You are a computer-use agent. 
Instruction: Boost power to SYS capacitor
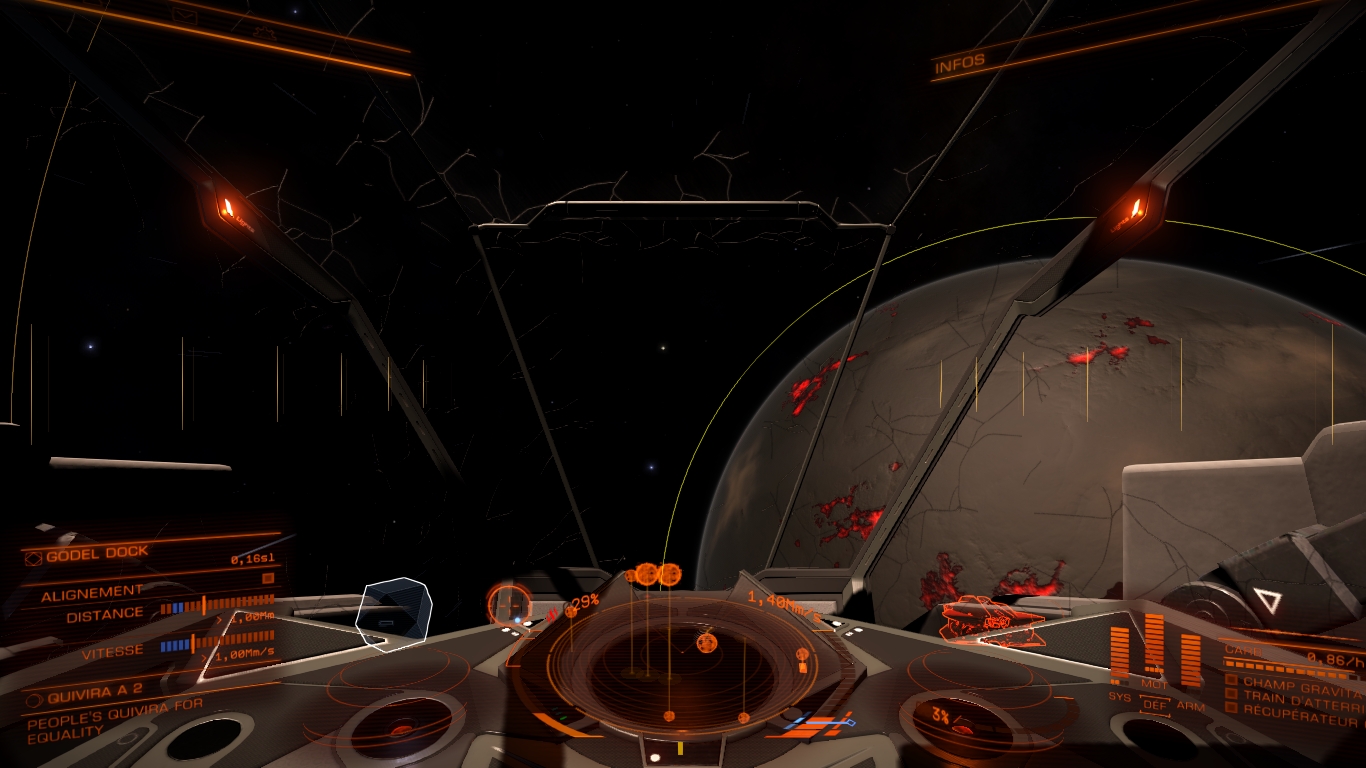(1119, 696)
